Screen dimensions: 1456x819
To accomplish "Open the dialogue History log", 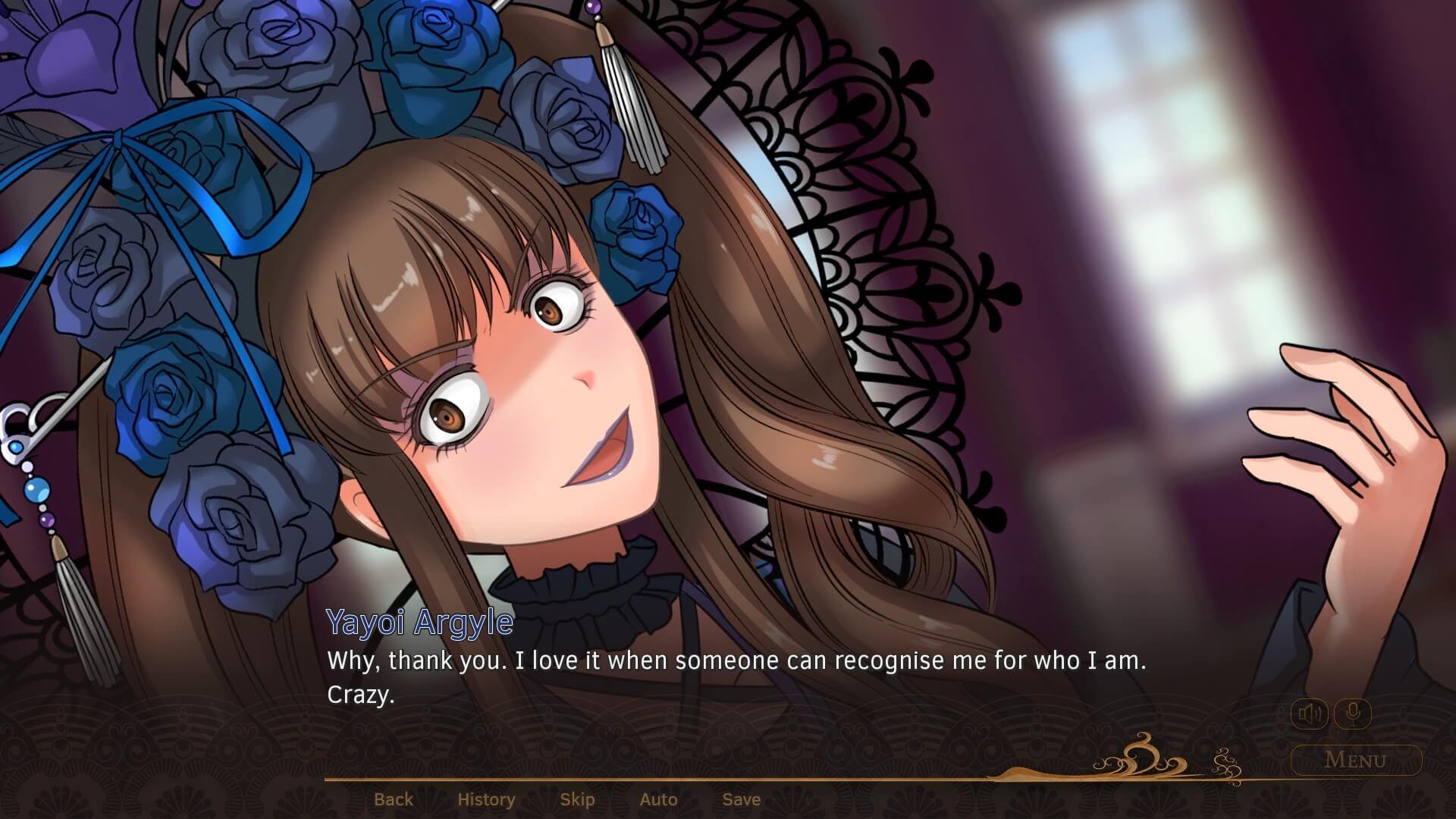I will pyautogui.click(x=485, y=799).
